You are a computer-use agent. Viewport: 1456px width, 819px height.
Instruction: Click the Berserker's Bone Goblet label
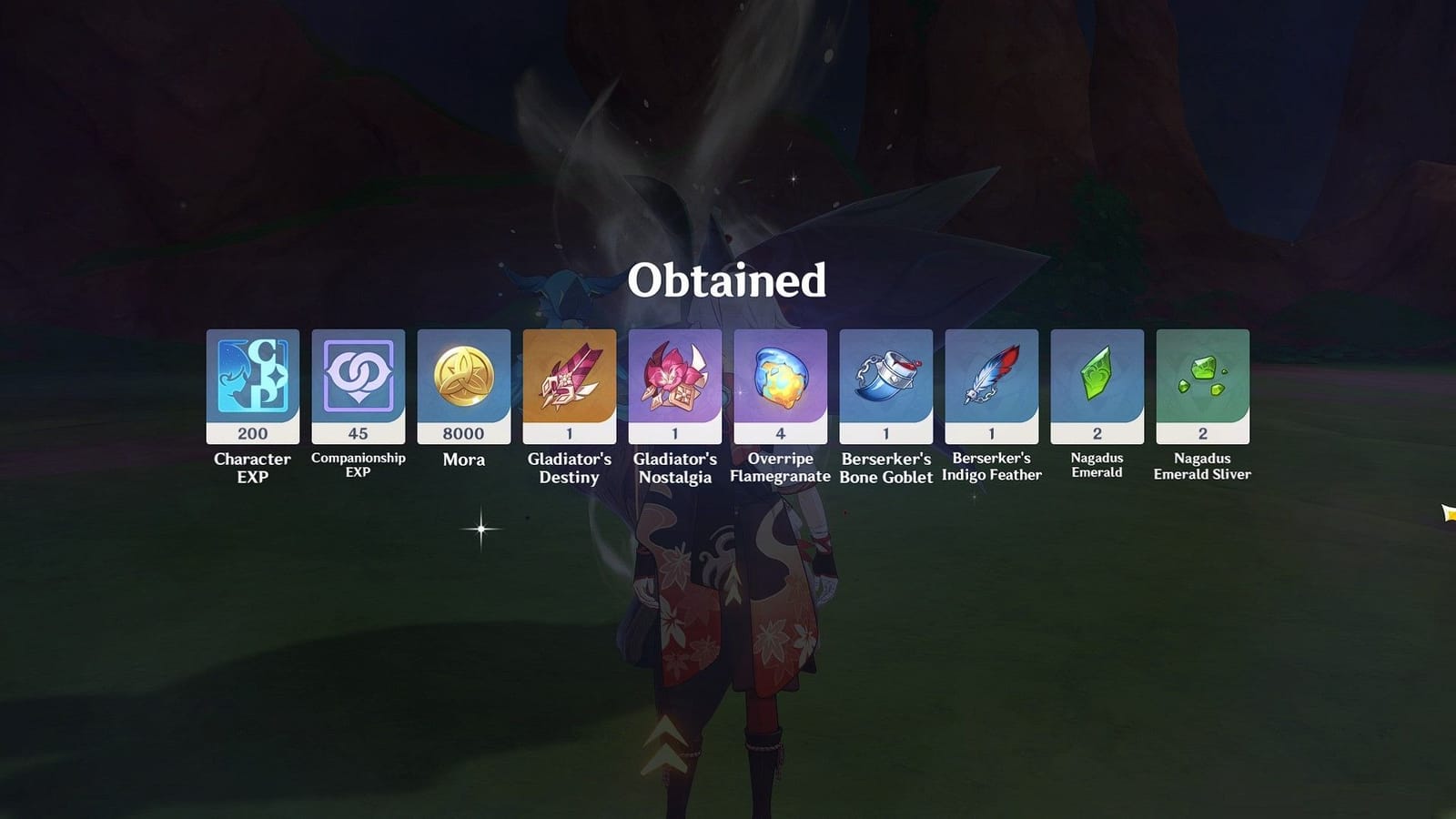coord(885,468)
